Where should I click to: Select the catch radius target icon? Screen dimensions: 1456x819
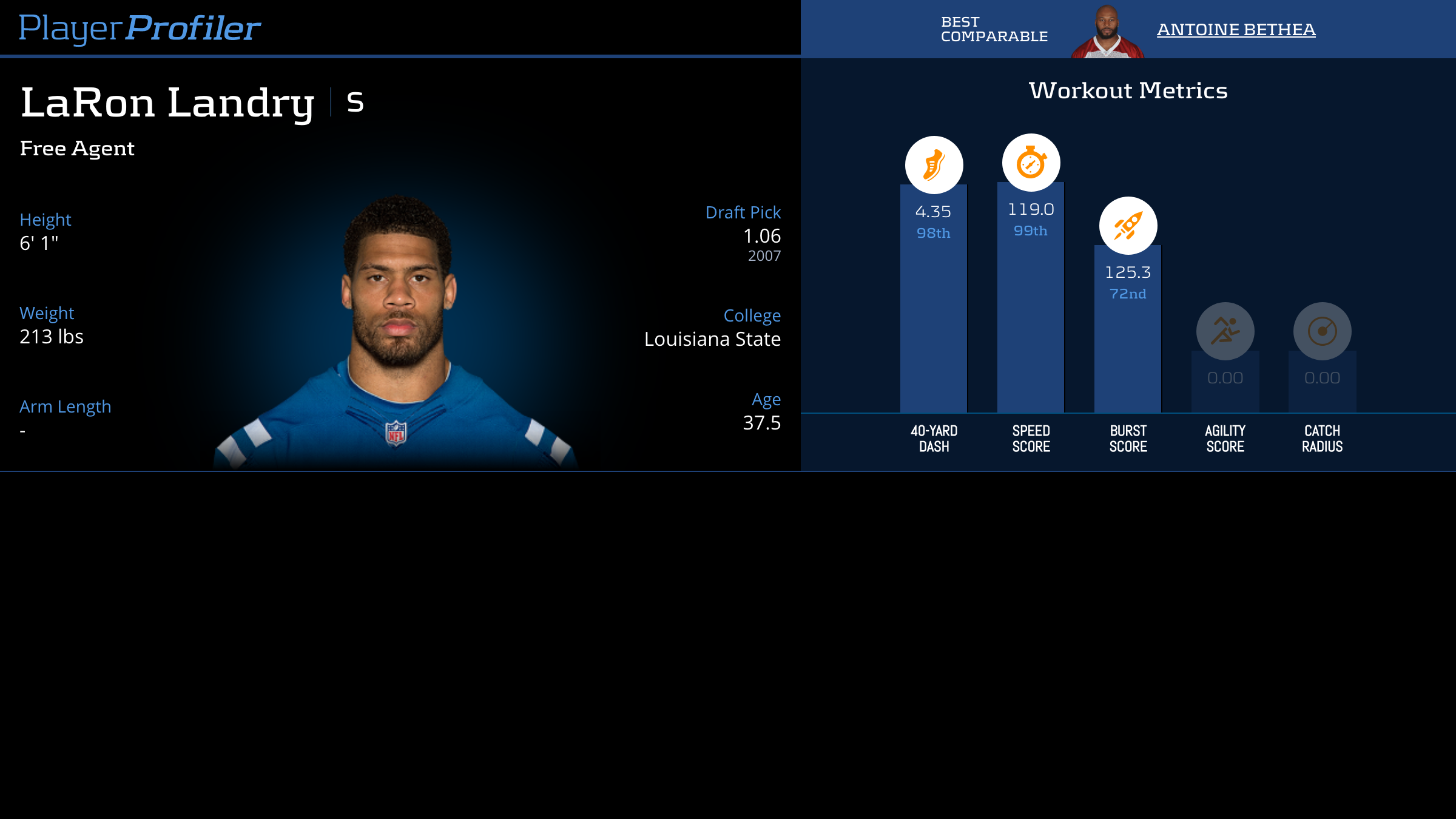[1322, 331]
